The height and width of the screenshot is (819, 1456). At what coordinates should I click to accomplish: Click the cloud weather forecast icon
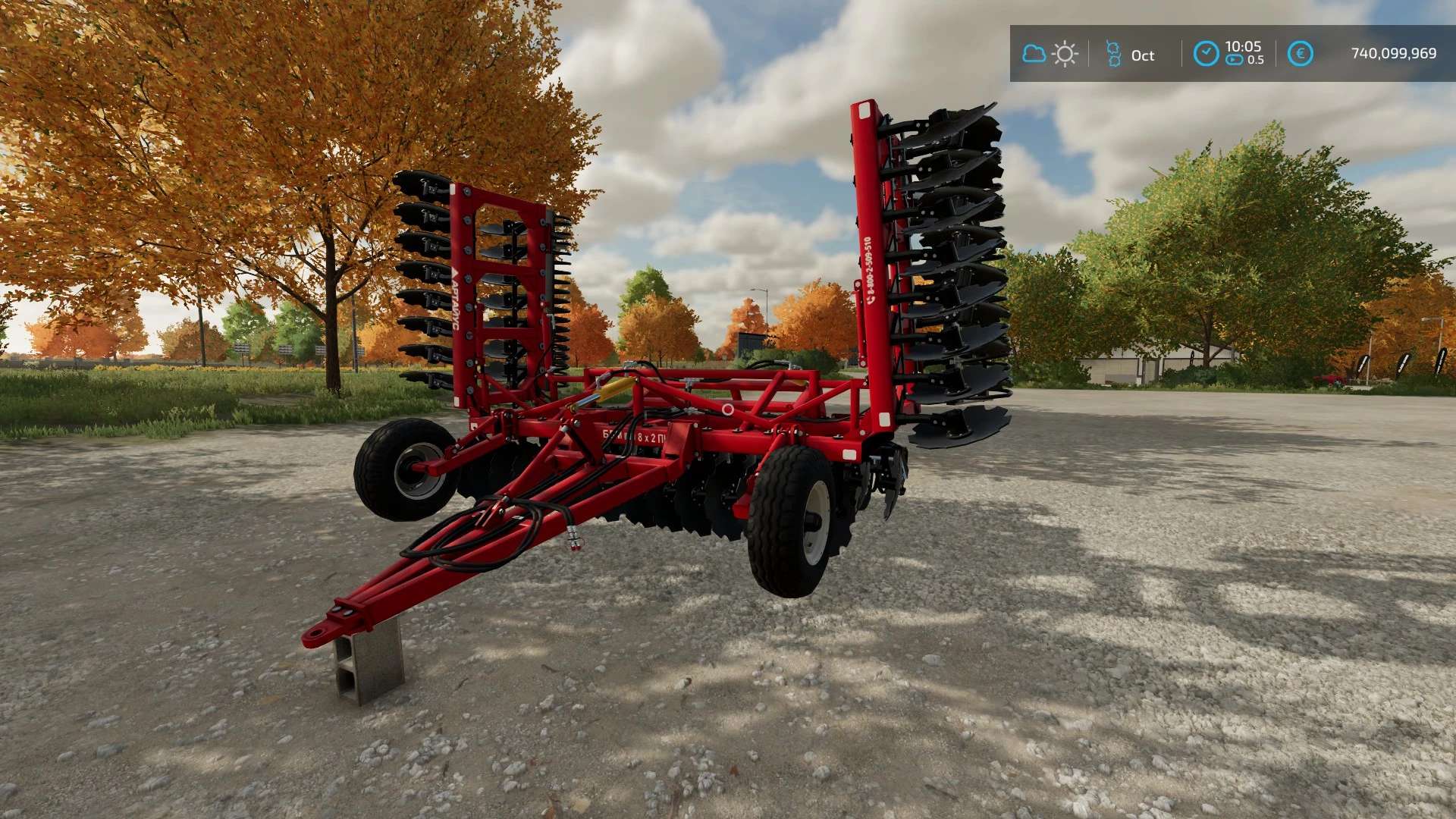(x=1034, y=54)
